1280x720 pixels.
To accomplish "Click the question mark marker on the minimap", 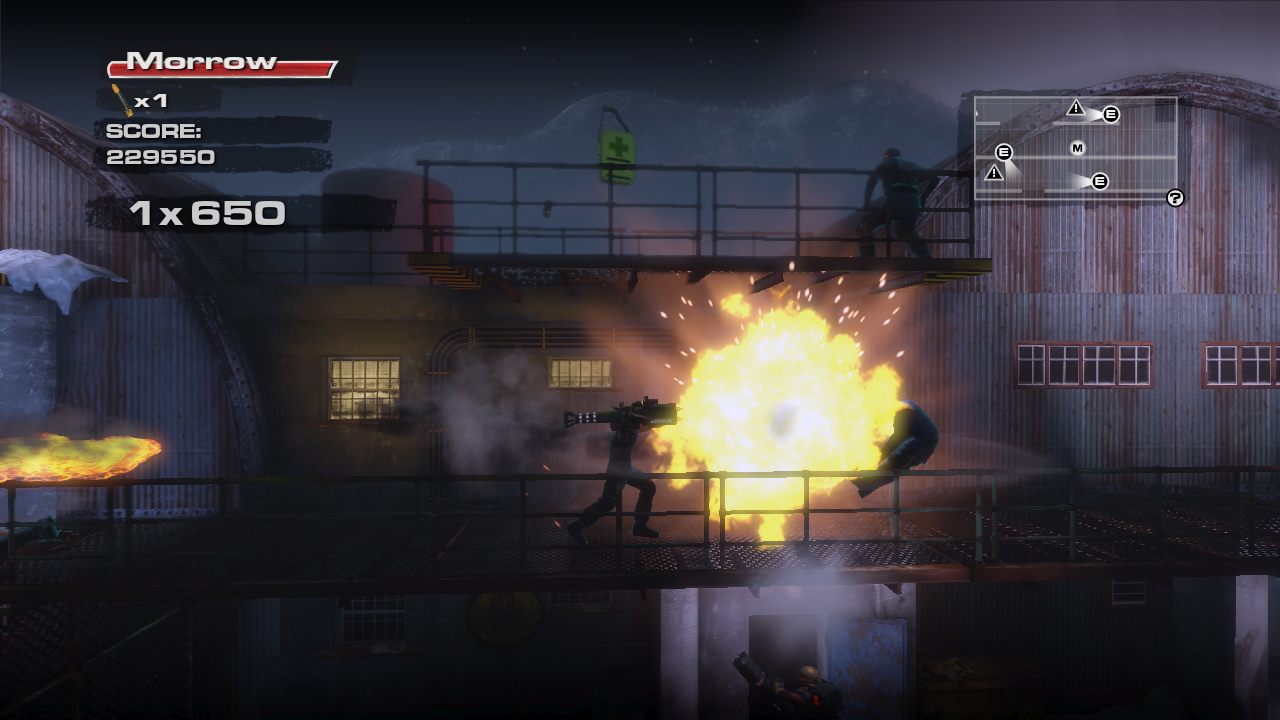I will click(1175, 198).
